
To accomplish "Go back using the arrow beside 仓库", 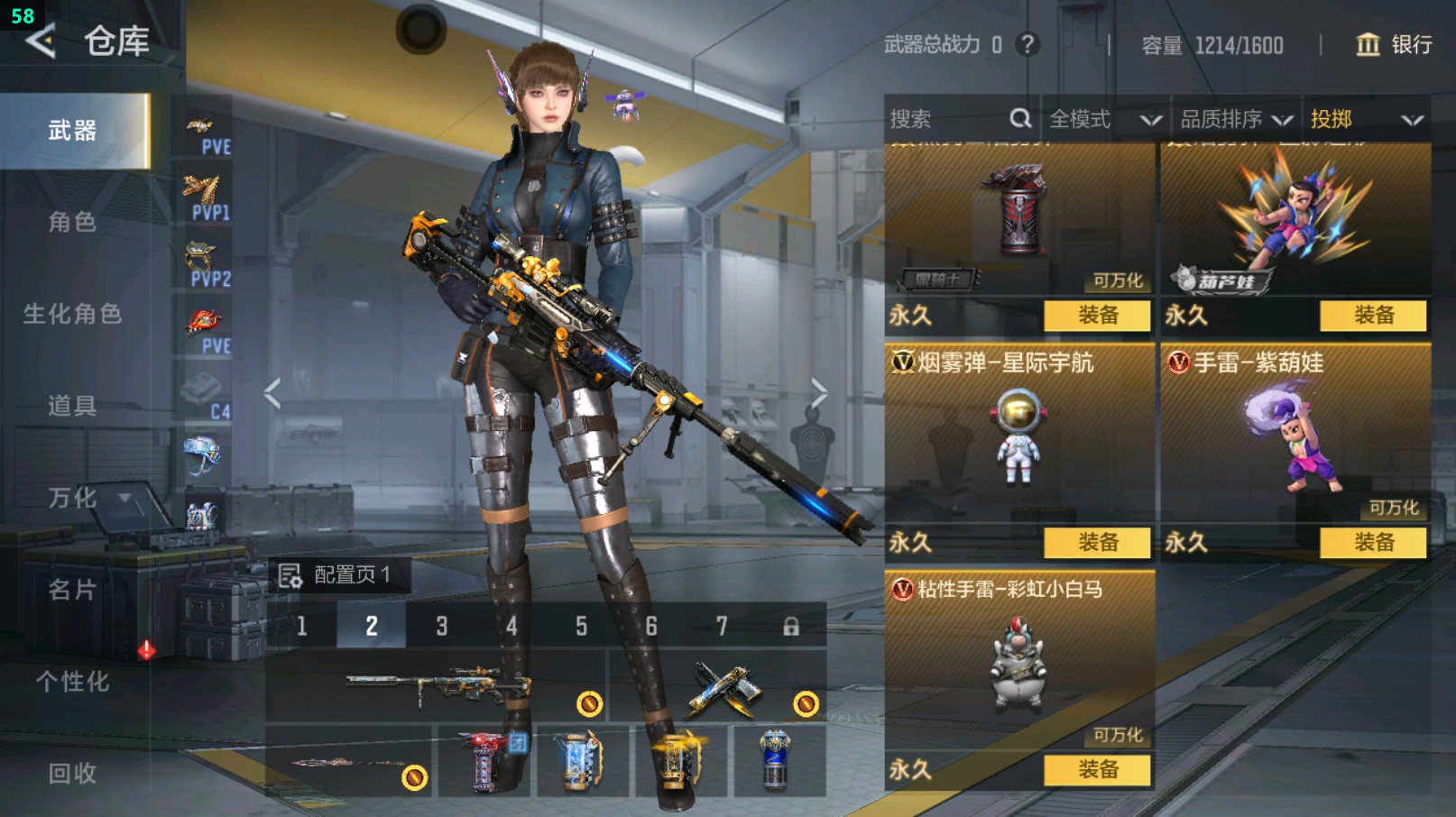I will (41, 41).
